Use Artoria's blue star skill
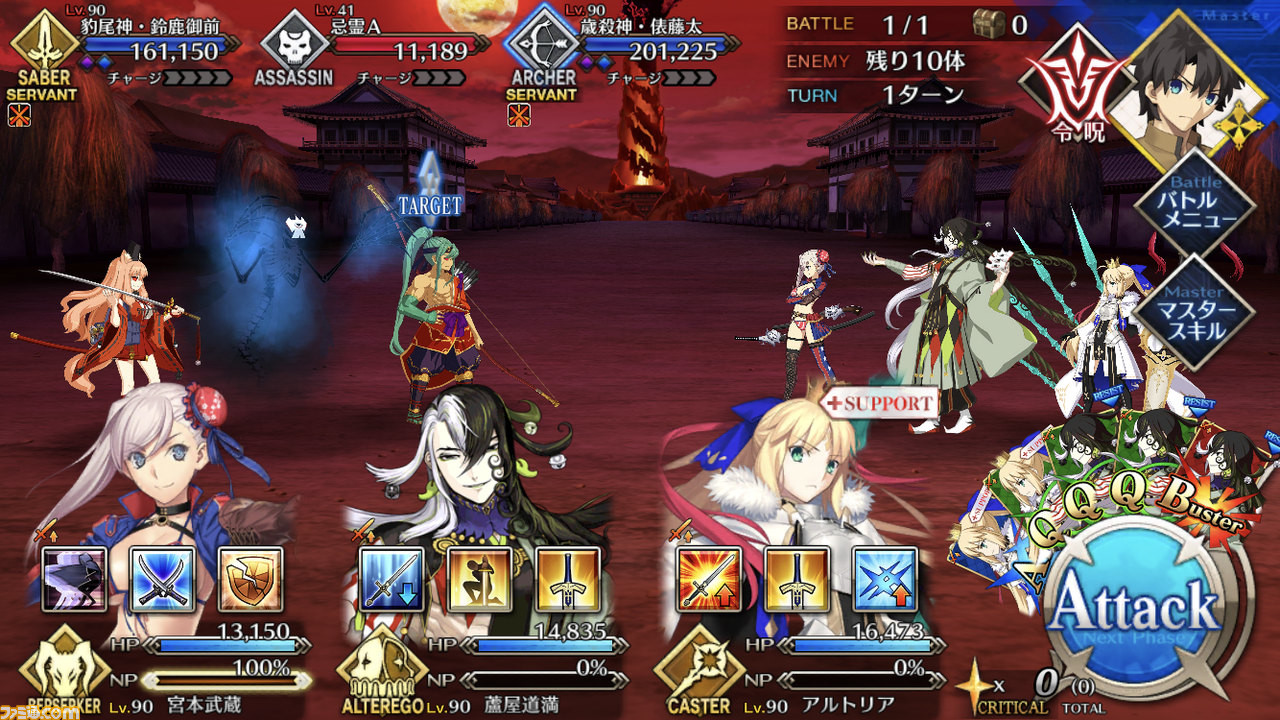The width and height of the screenshot is (1280, 720). [885, 580]
